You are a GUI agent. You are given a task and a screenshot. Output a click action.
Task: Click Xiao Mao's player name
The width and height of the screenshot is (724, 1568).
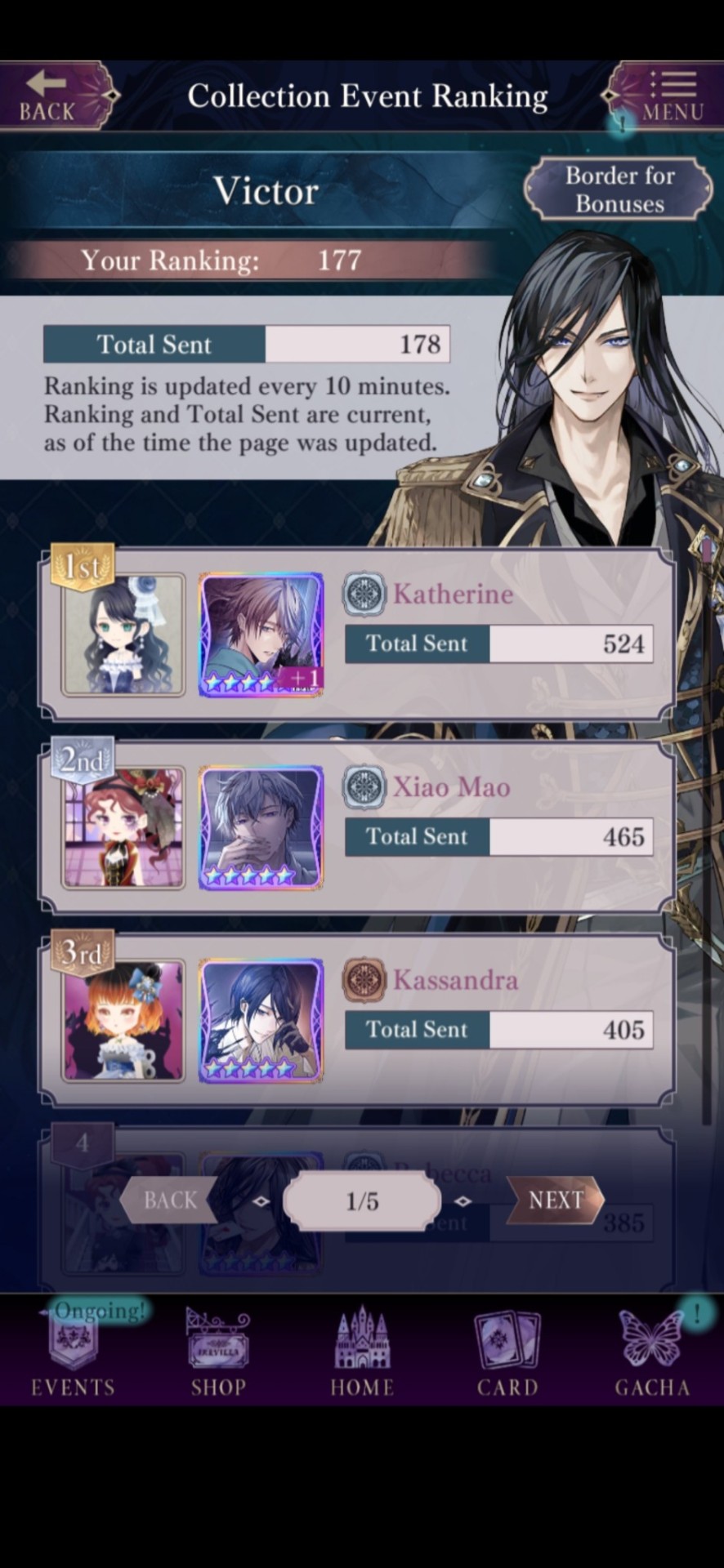(452, 786)
